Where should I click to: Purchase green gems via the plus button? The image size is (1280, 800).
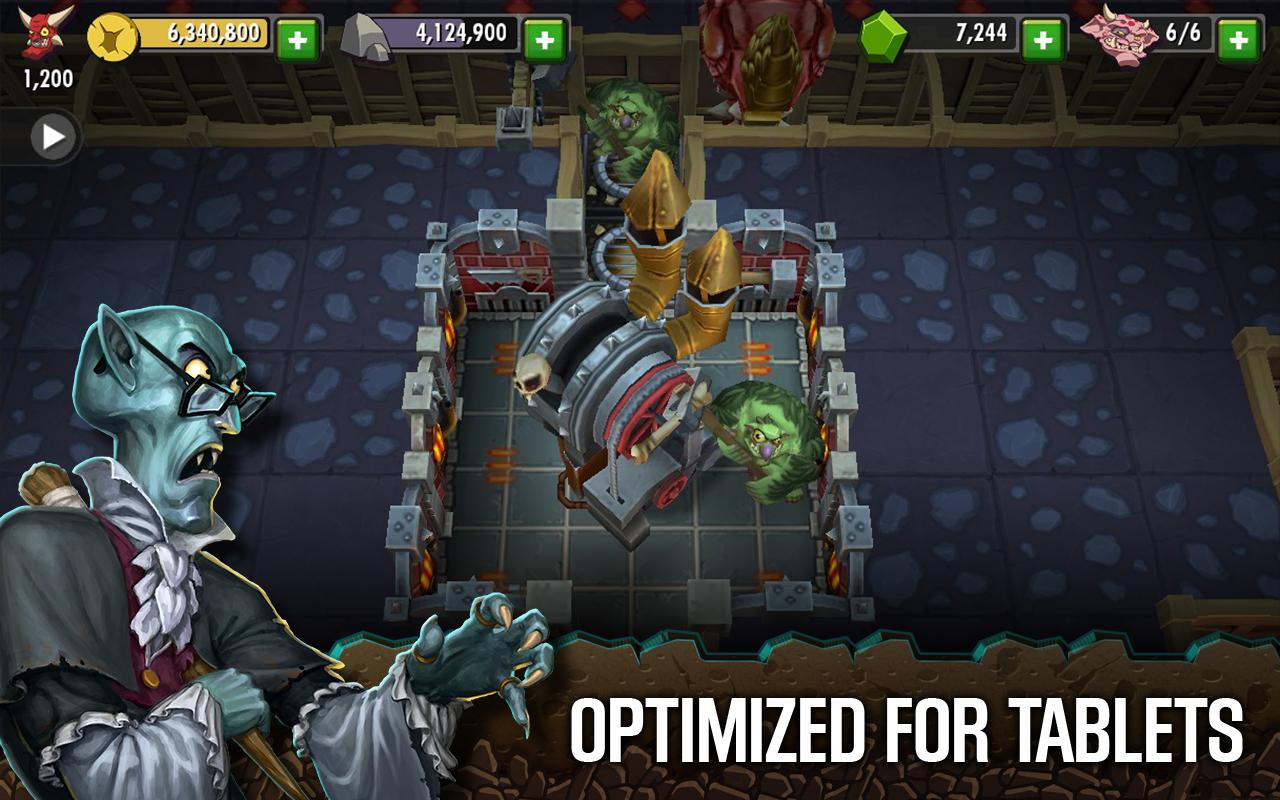(1042, 39)
